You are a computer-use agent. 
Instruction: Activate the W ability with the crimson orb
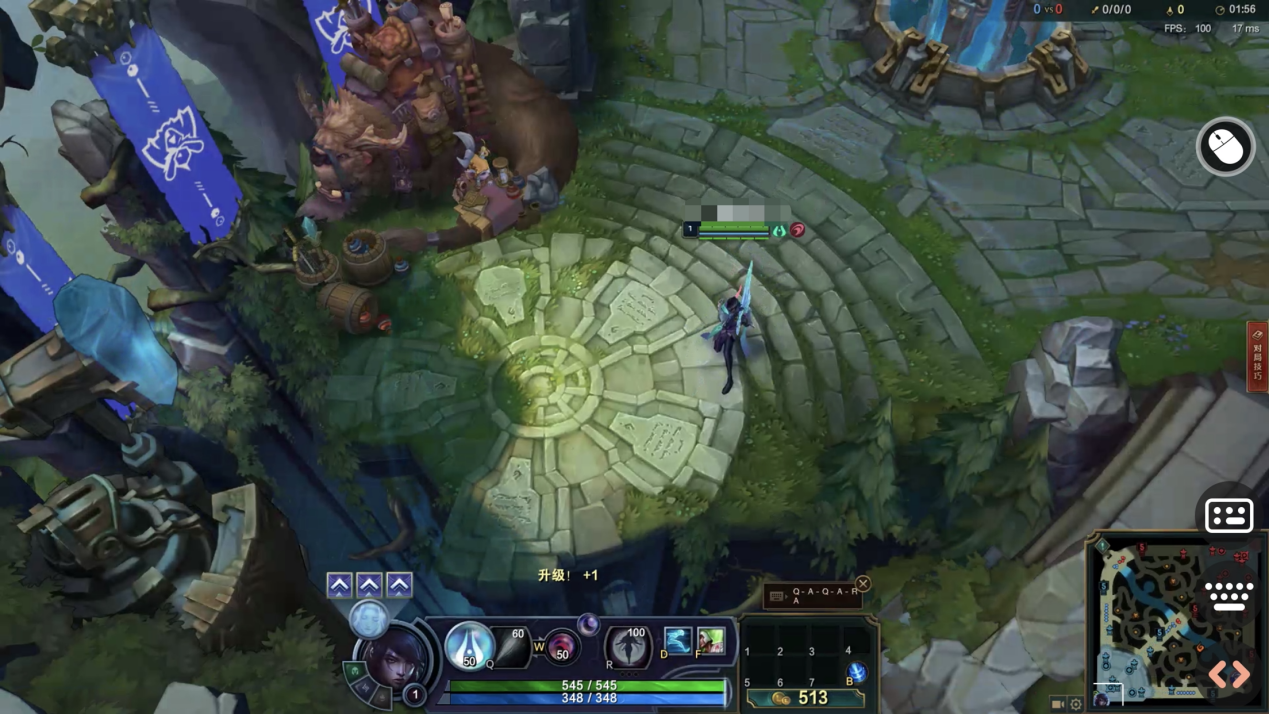pyautogui.click(x=561, y=647)
